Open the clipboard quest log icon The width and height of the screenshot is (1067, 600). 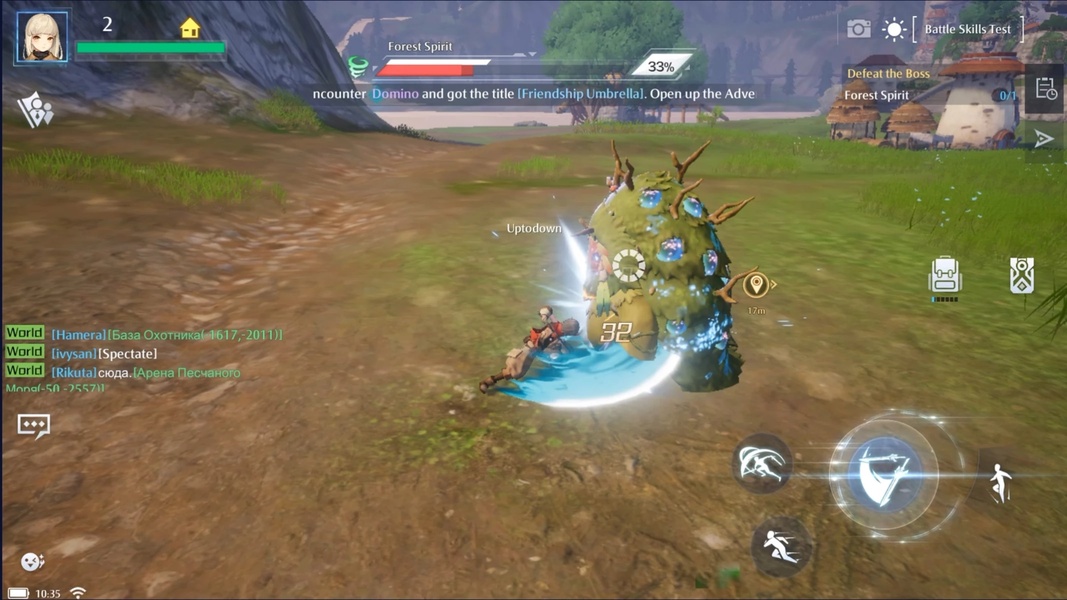pos(1045,89)
